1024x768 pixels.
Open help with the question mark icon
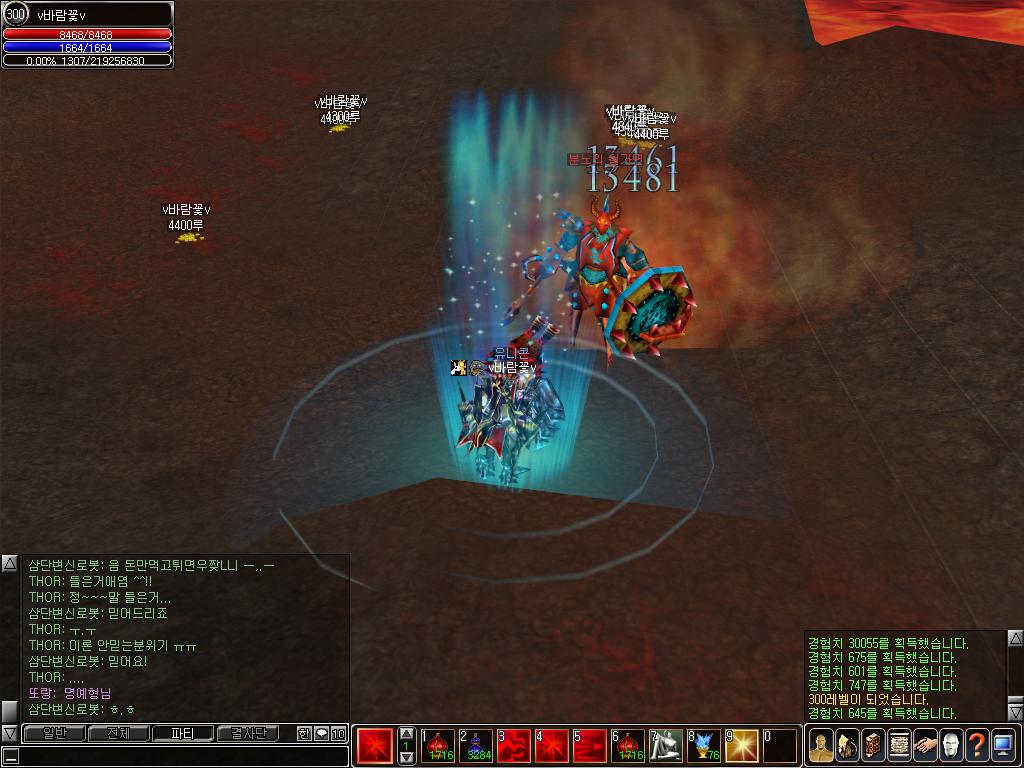tap(977, 746)
